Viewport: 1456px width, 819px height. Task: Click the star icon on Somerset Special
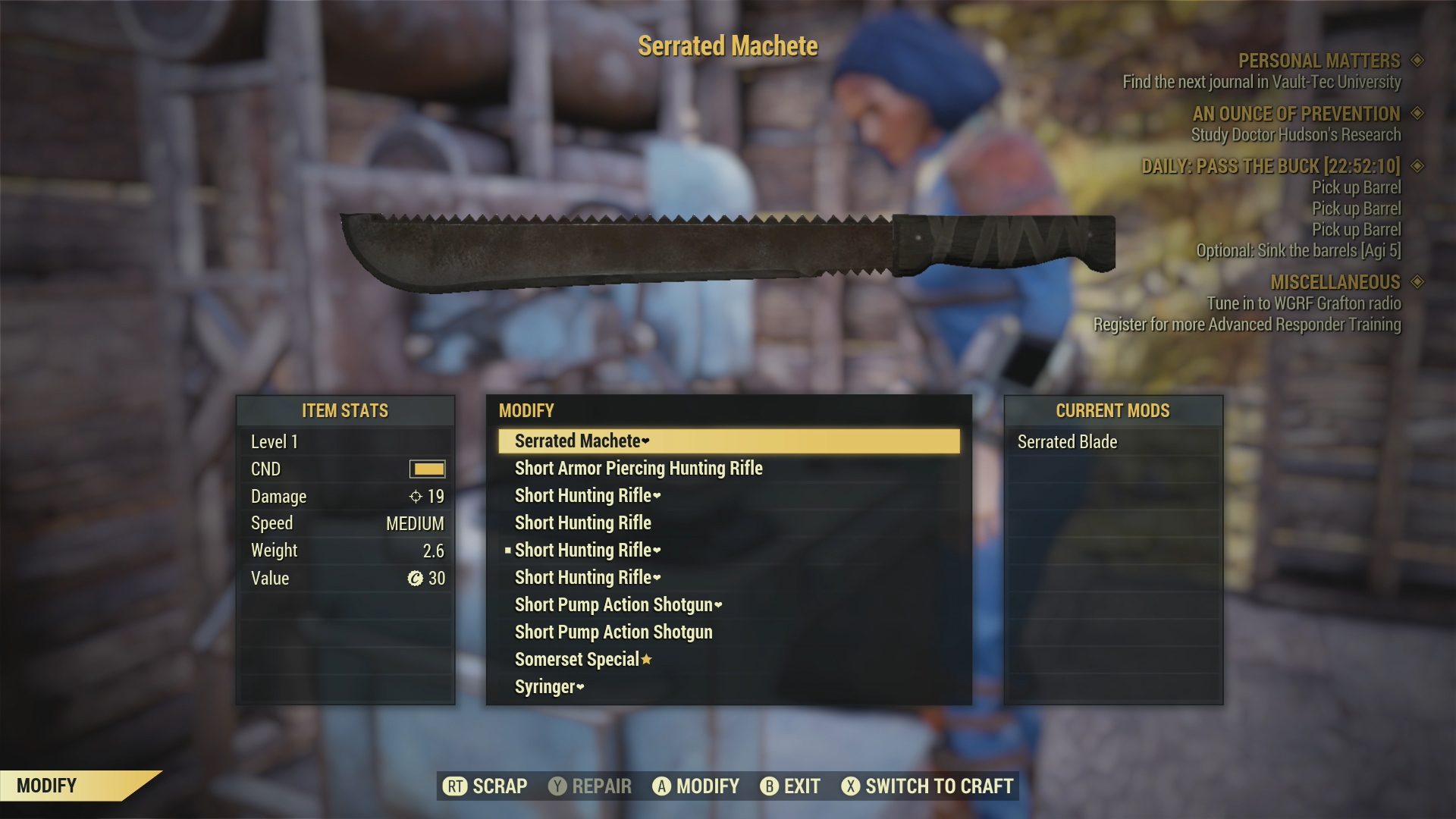tap(646, 660)
